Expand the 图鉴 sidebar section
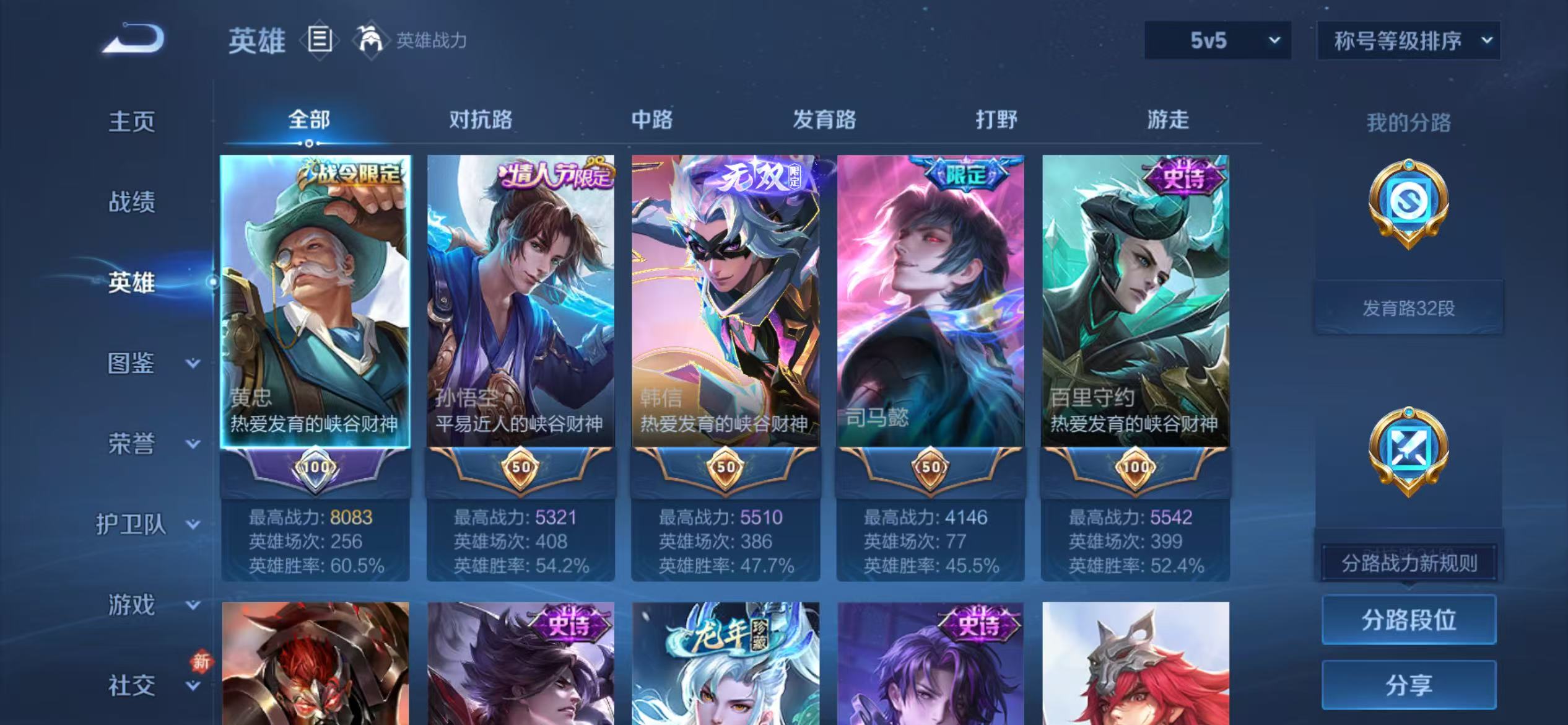Image resolution: width=1568 pixels, height=725 pixels. click(x=133, y=364)
